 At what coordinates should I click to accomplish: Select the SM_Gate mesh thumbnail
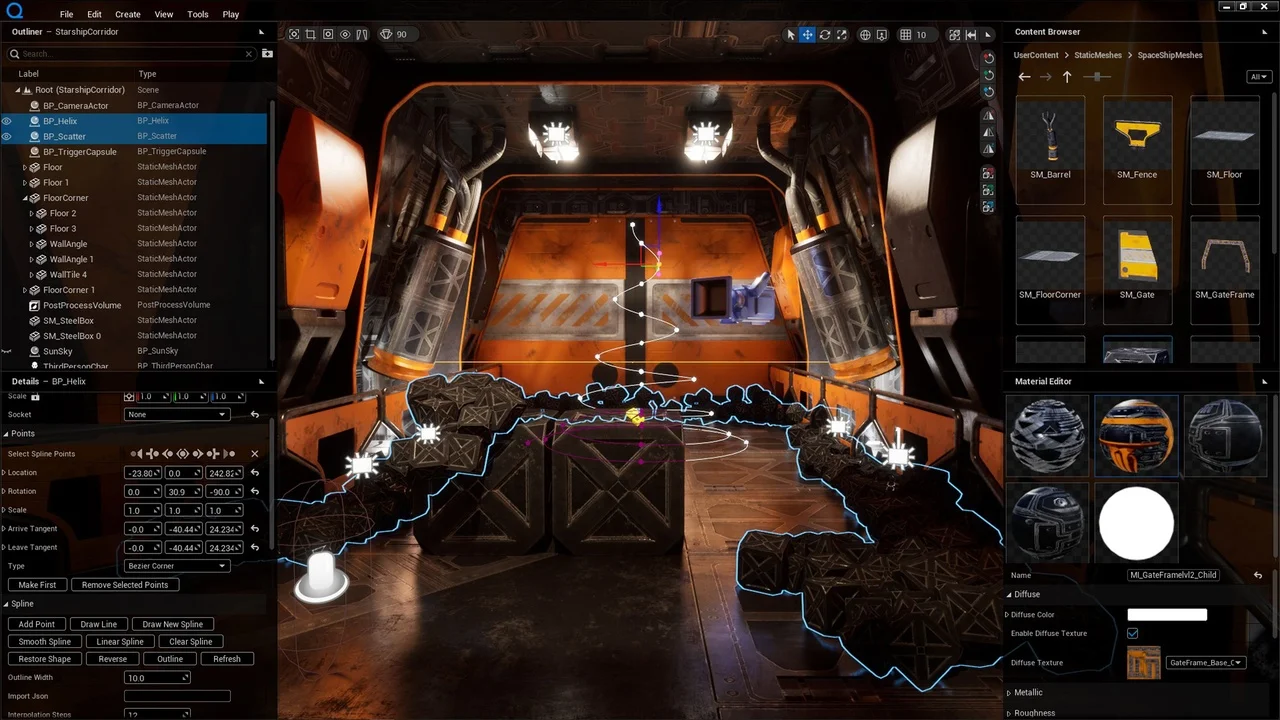point(1137,258)
